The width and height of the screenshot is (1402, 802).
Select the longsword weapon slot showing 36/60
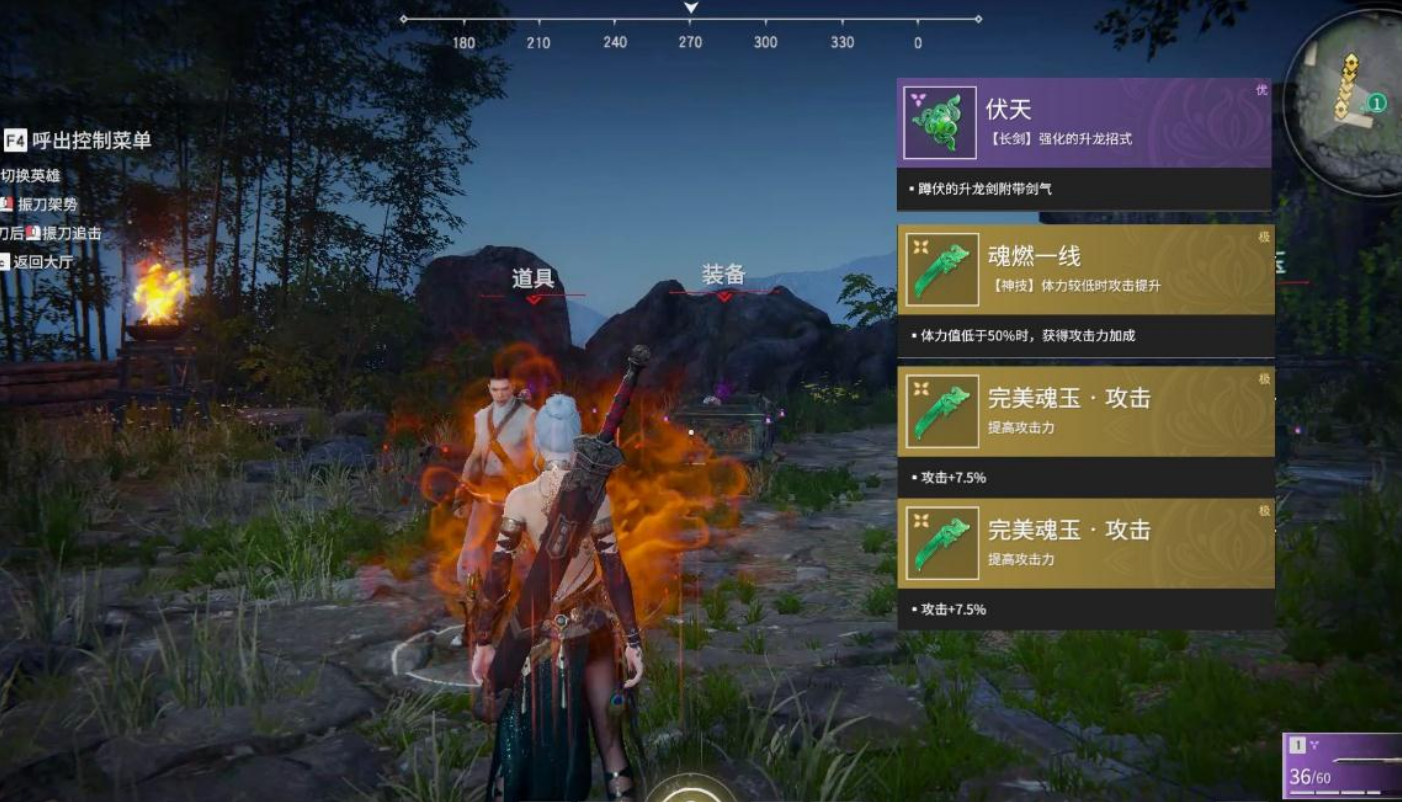coord(1343,766)
